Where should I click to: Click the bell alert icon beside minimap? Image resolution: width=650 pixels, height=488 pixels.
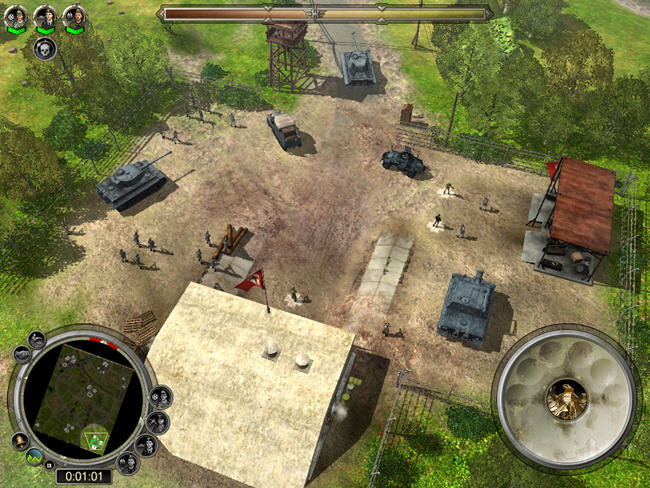[19, 440]
